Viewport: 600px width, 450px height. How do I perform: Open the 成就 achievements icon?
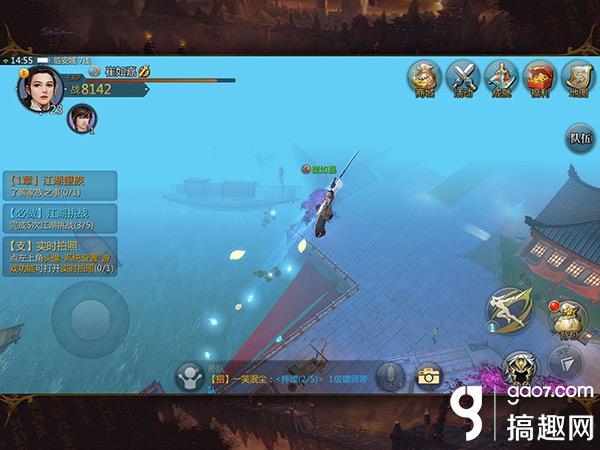click(501, 77)
